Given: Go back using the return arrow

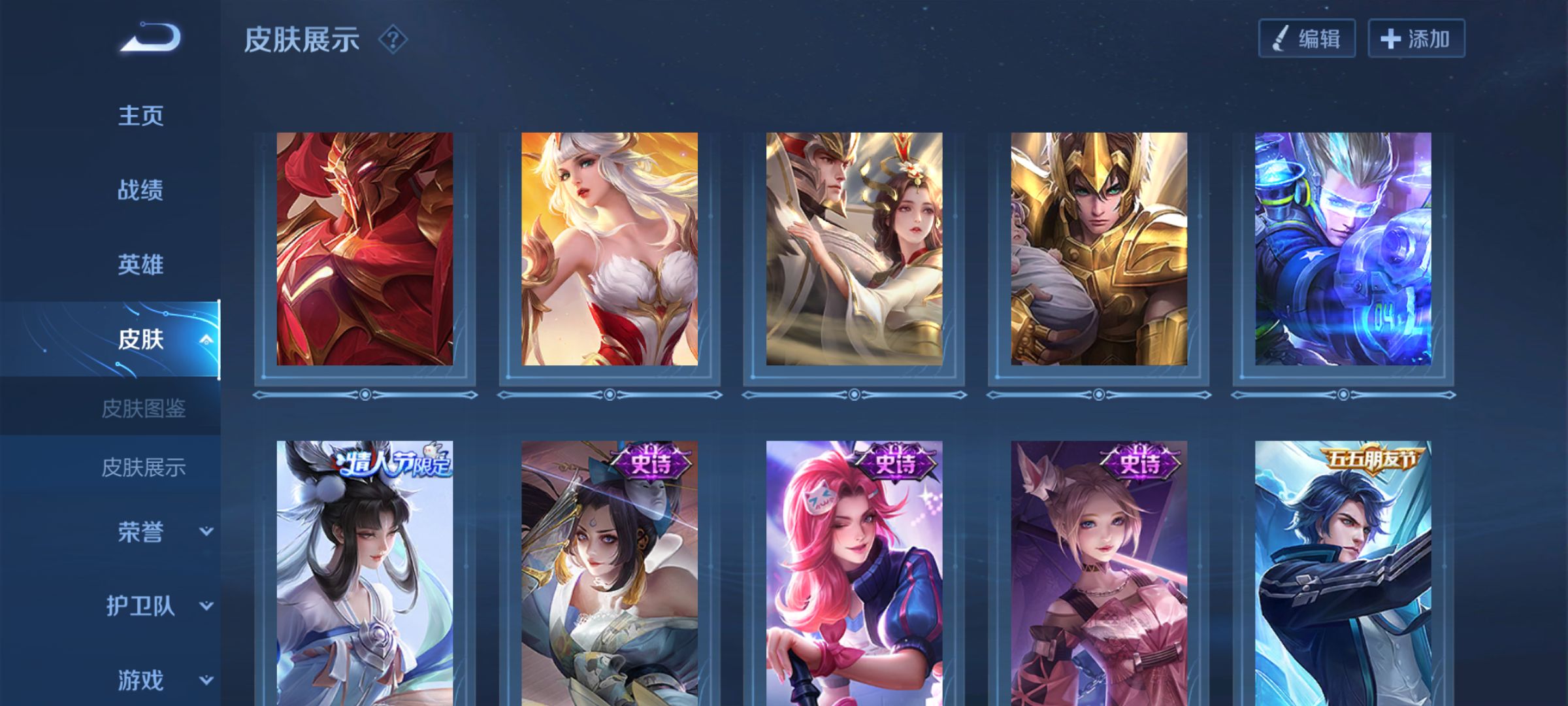Looking at the screenshot, I should 150,37.
